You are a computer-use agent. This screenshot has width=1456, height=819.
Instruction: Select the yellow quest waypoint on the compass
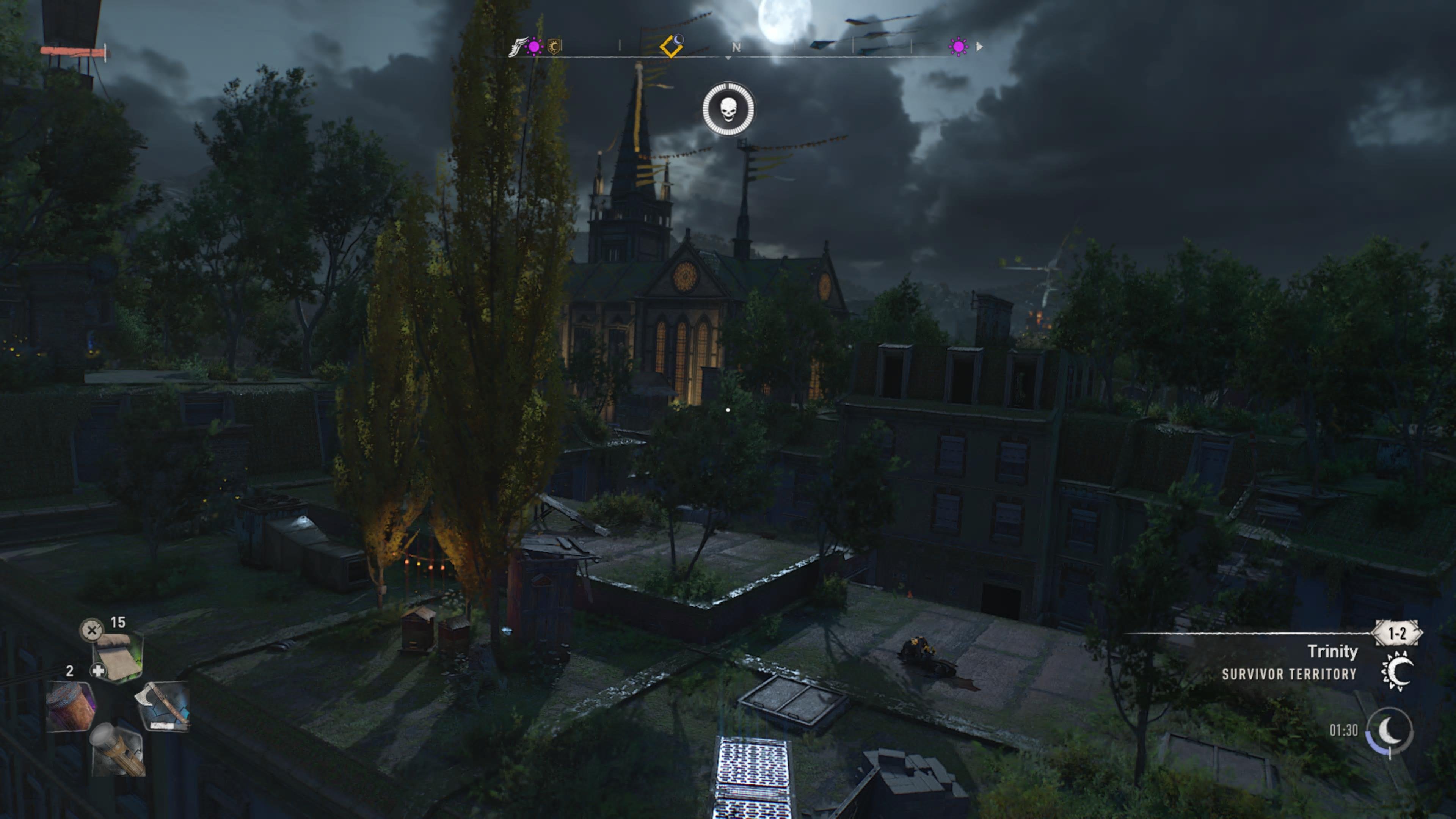point(672,47)
